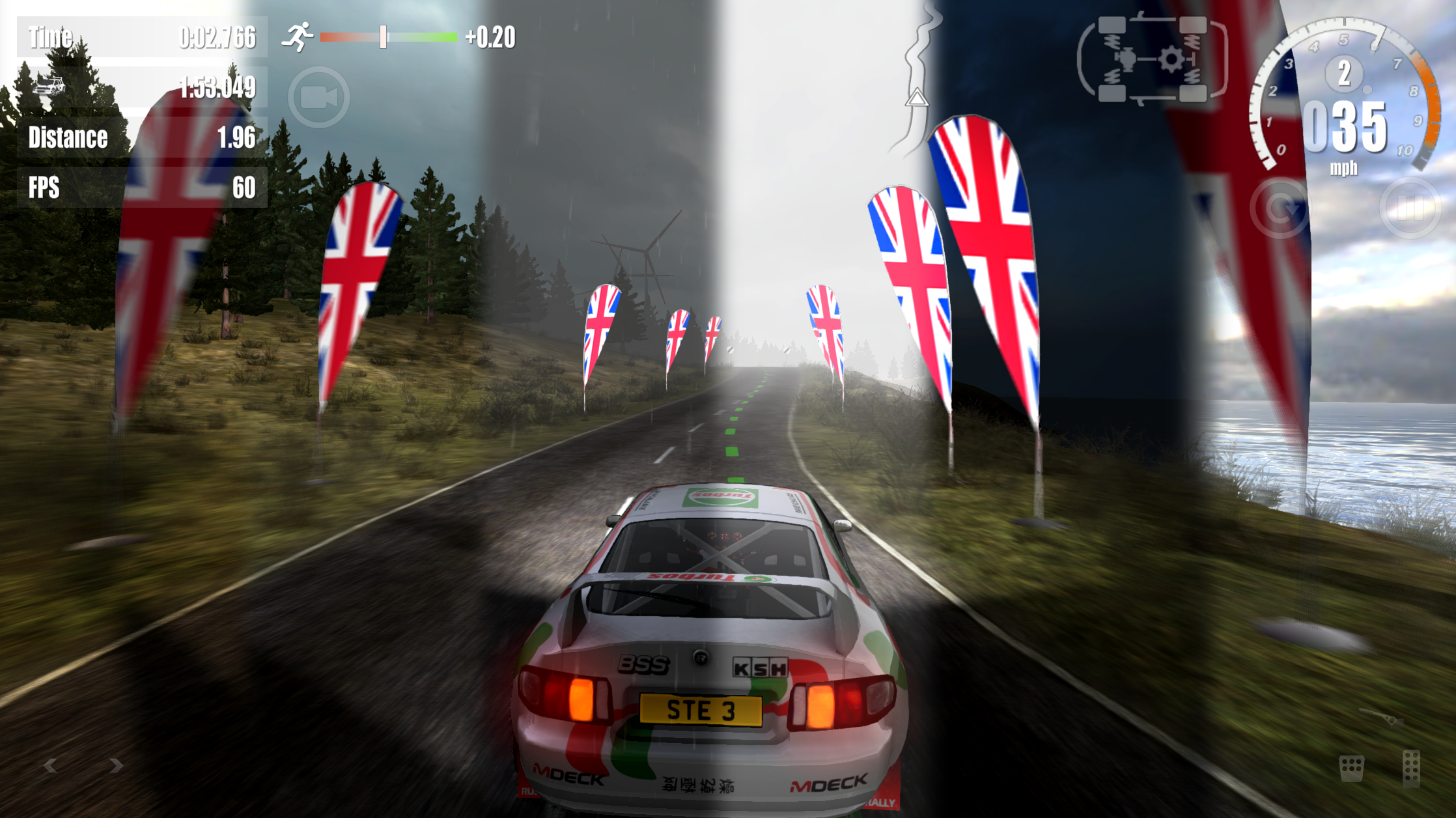Tap the tall accelerator pedal
Screen dimensions: 1456x818
point(1410,769)
